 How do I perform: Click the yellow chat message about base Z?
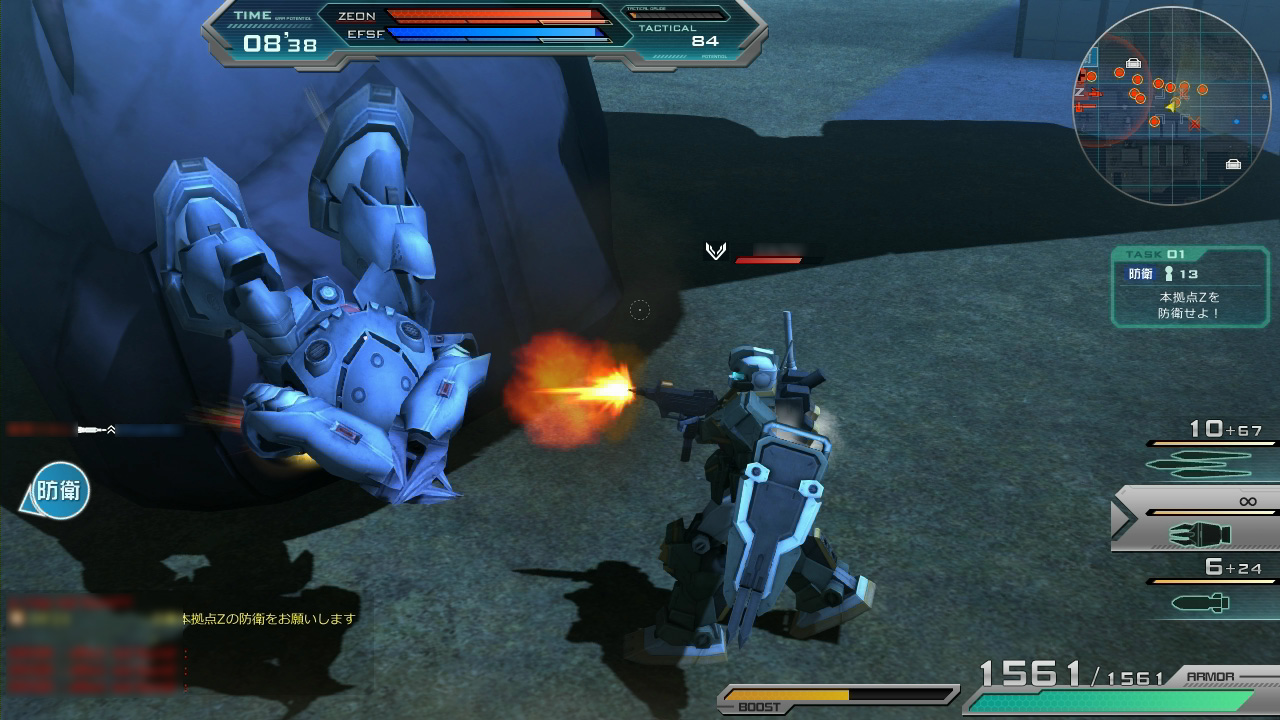click(268, 619)
